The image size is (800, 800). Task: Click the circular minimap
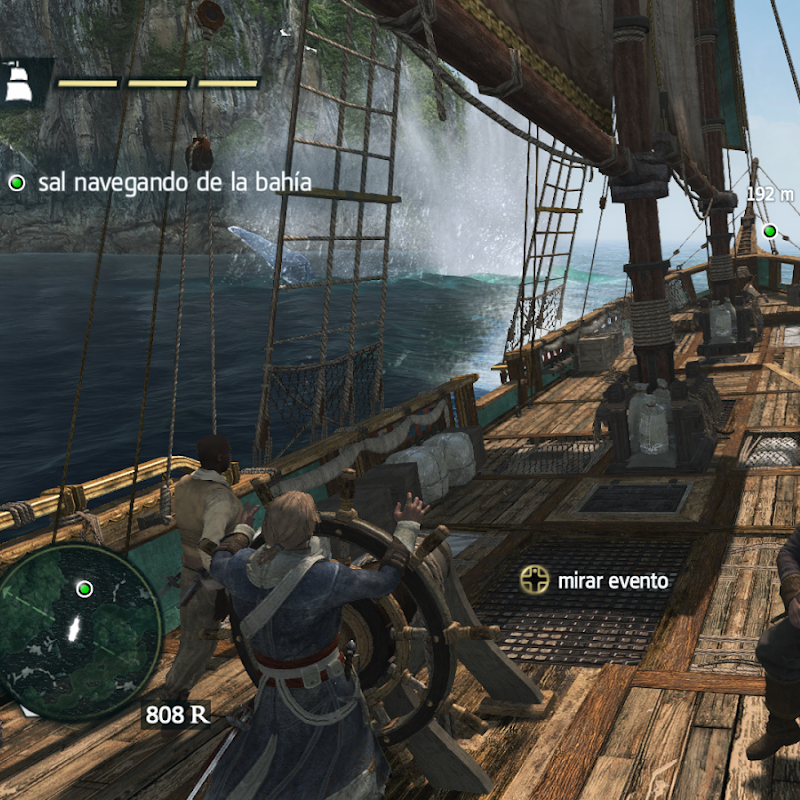80,632
